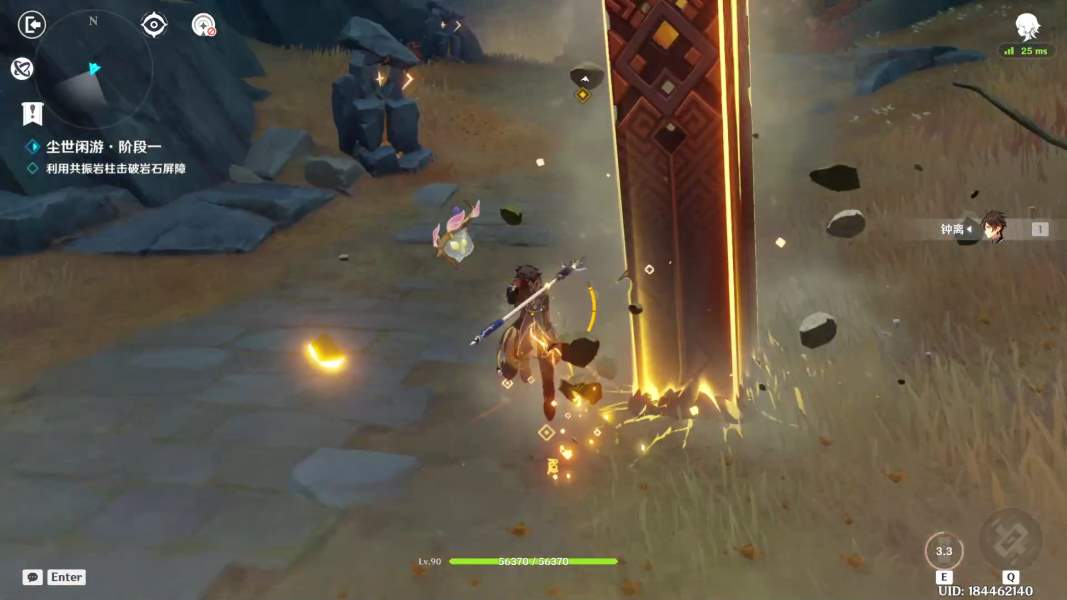Open the quest banner exclamation icon
Screen dimensions: 1067x600
tap(32, 113)
